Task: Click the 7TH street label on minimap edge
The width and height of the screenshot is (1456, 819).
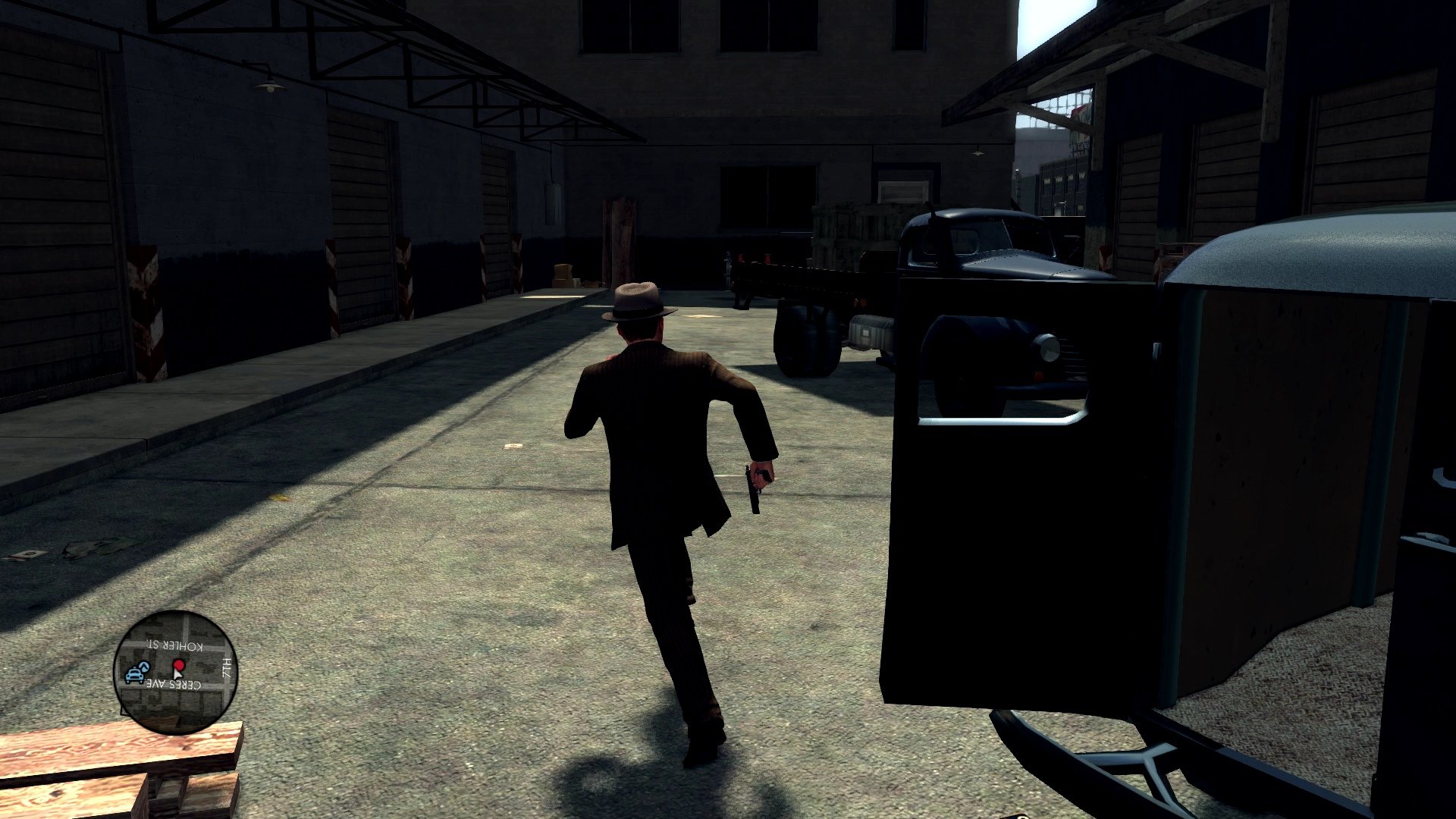Action: click(225, 669)
